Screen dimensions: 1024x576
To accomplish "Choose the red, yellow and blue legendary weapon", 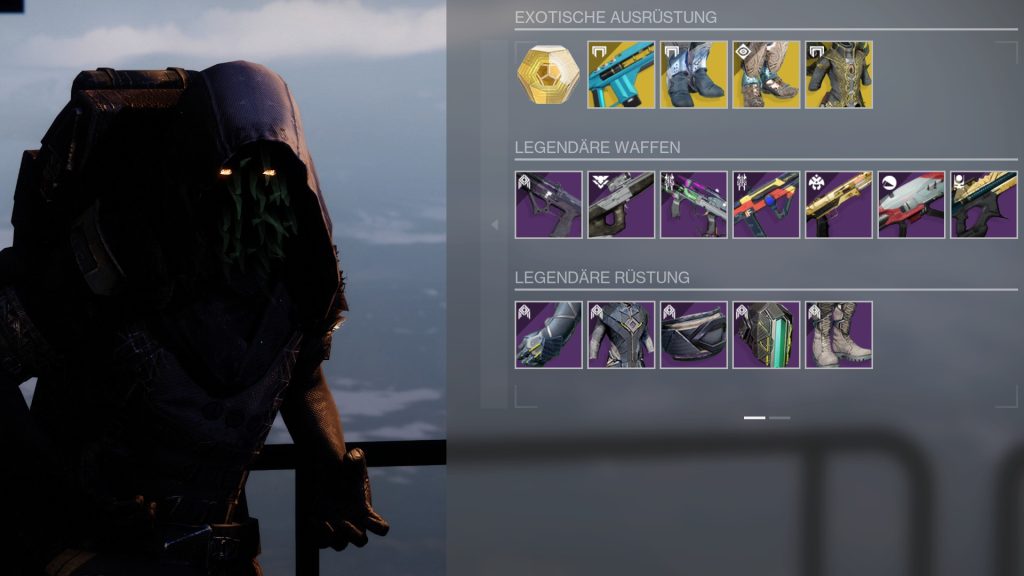I will [767, 205].
